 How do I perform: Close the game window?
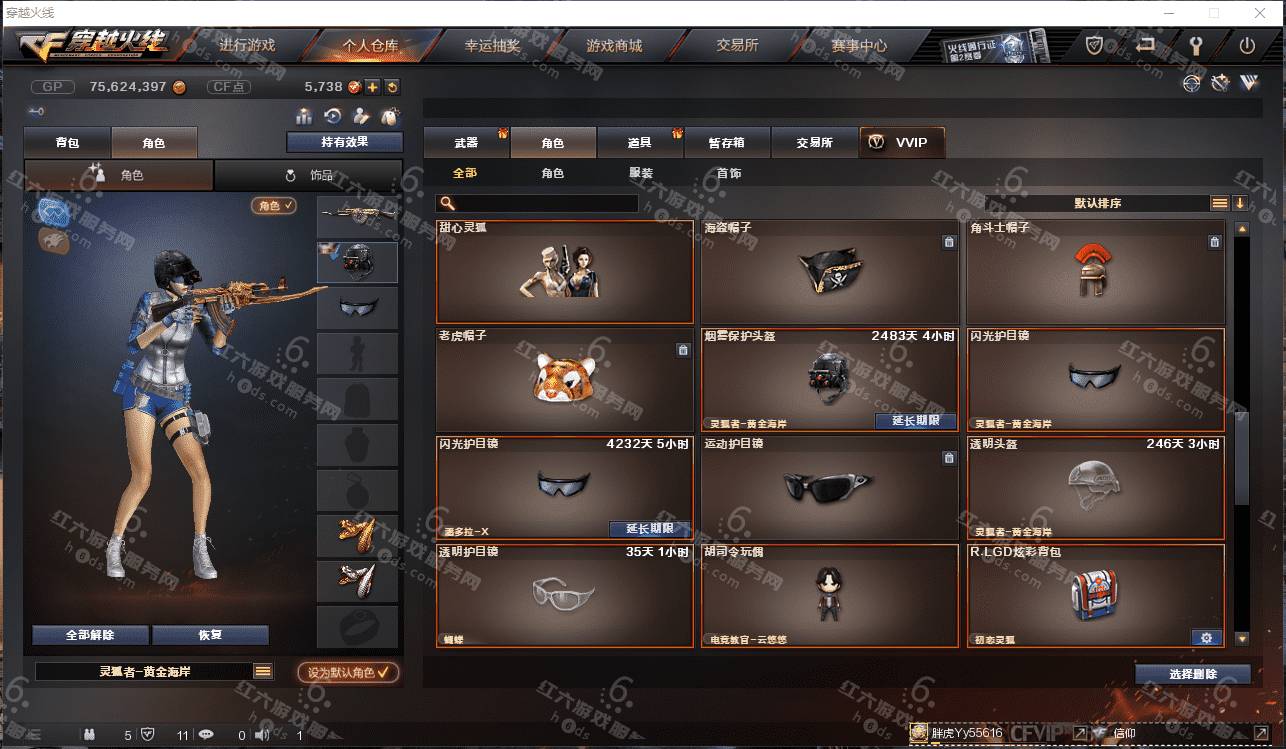point(1259,13)
